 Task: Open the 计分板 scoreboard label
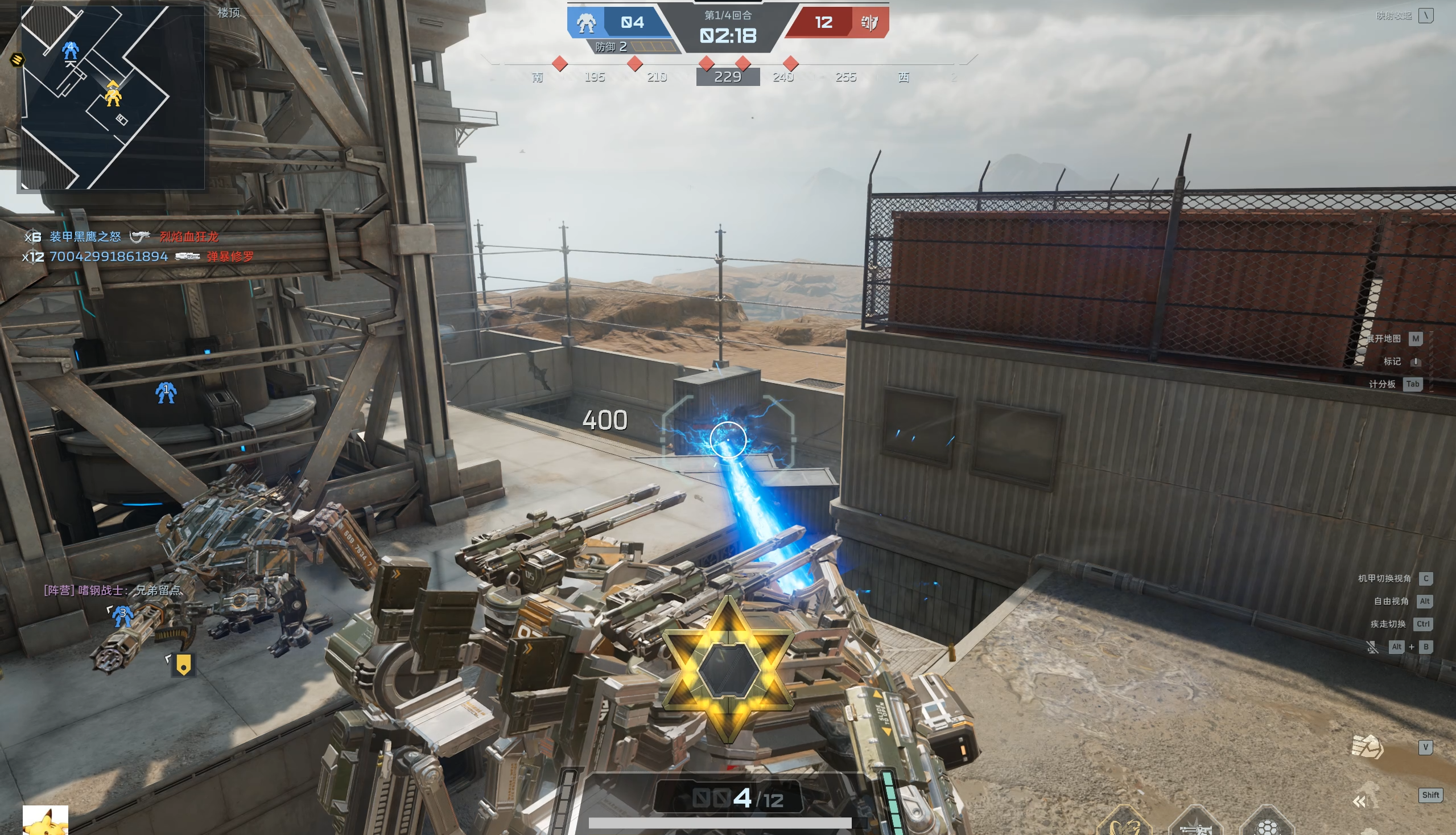pyautogui.click(x=1381, y=384)
